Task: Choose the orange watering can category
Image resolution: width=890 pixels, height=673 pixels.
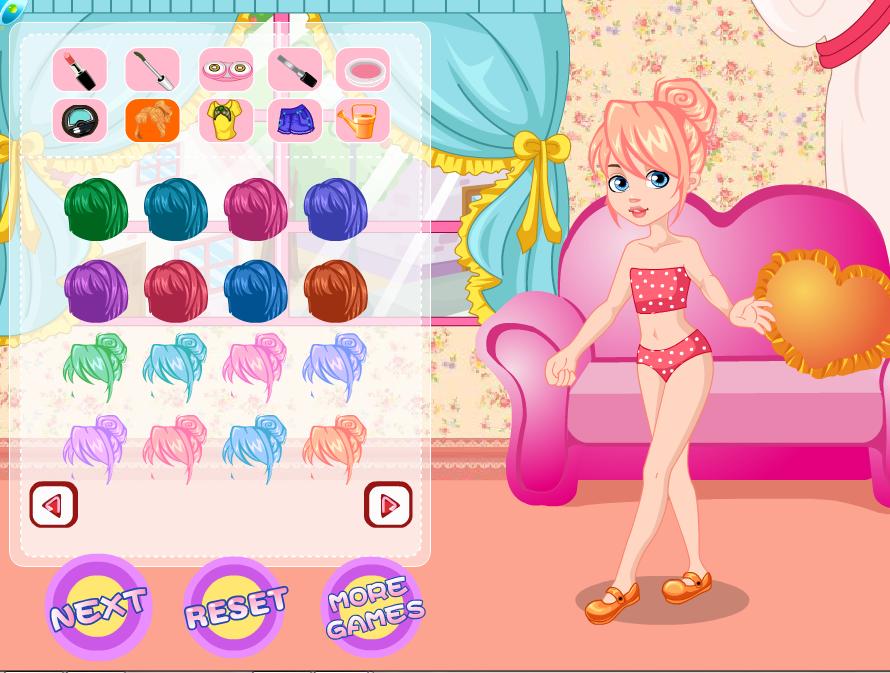Action: [362, 121]
